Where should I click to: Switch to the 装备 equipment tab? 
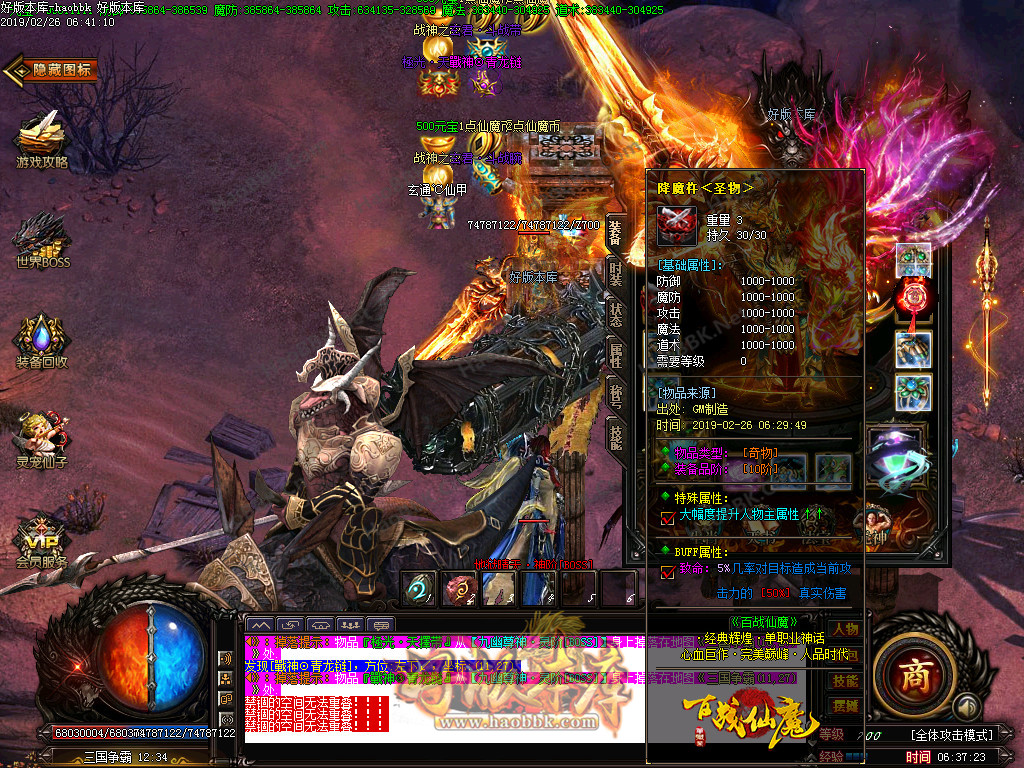tap(615, 234)
